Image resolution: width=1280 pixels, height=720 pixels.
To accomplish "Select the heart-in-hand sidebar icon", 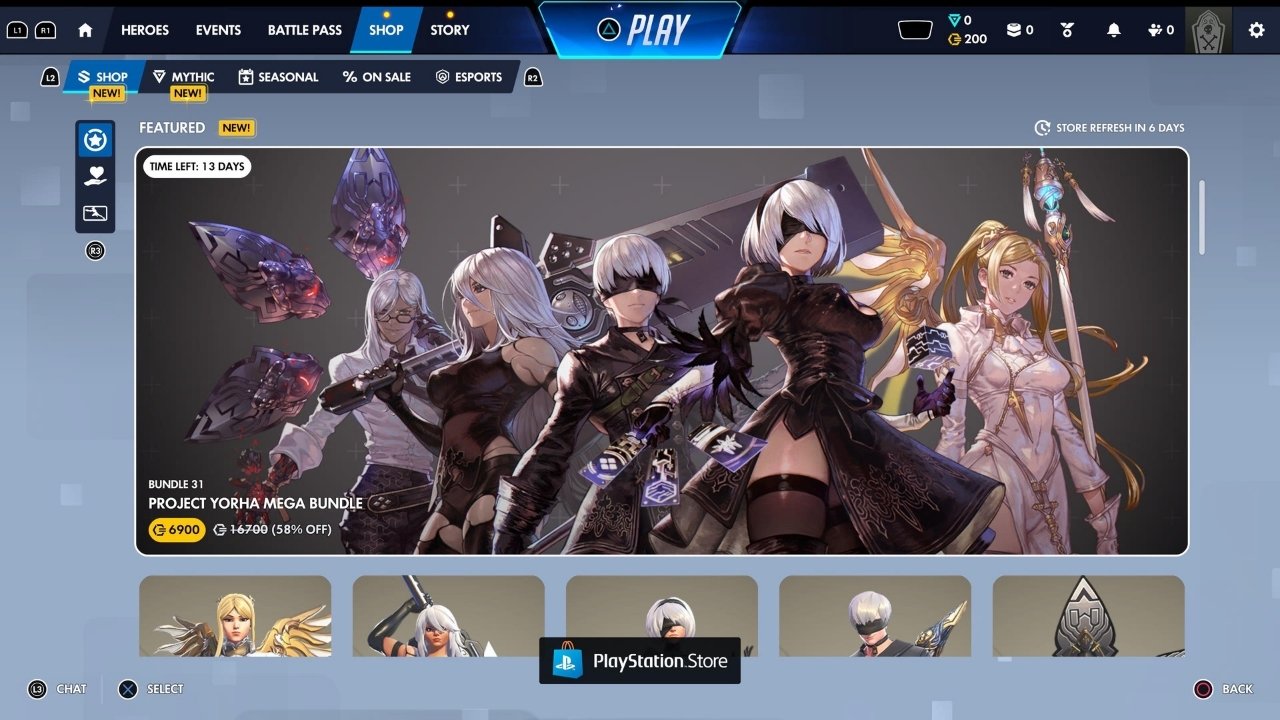I will [x=96, y=176].
